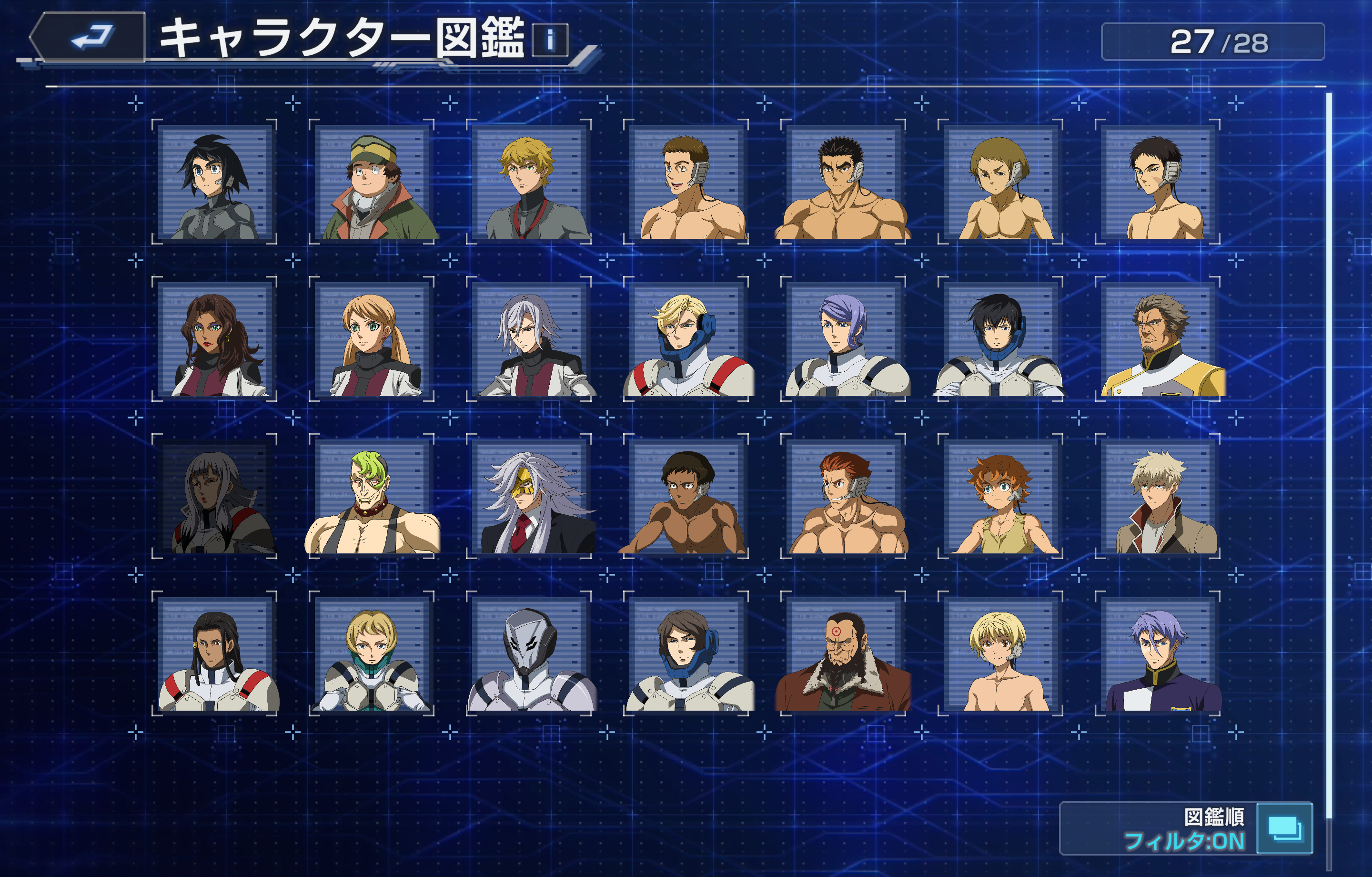Viewport: 1372px width, 877px height.
Task: Choose the orange curly-haired kid in tank top
Action: click(1000, 497)
